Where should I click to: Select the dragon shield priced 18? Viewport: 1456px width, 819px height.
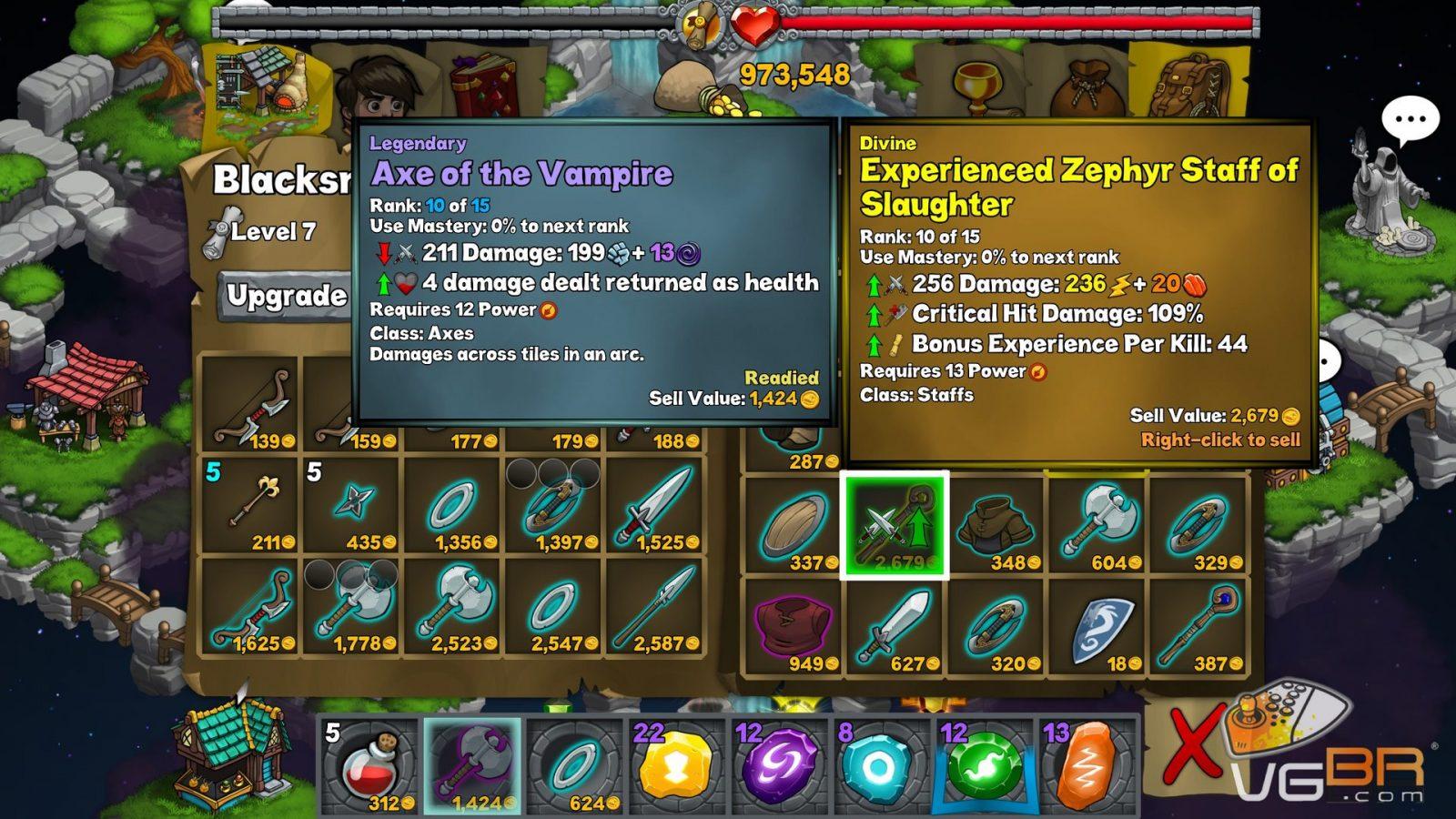click(1098, 626)
